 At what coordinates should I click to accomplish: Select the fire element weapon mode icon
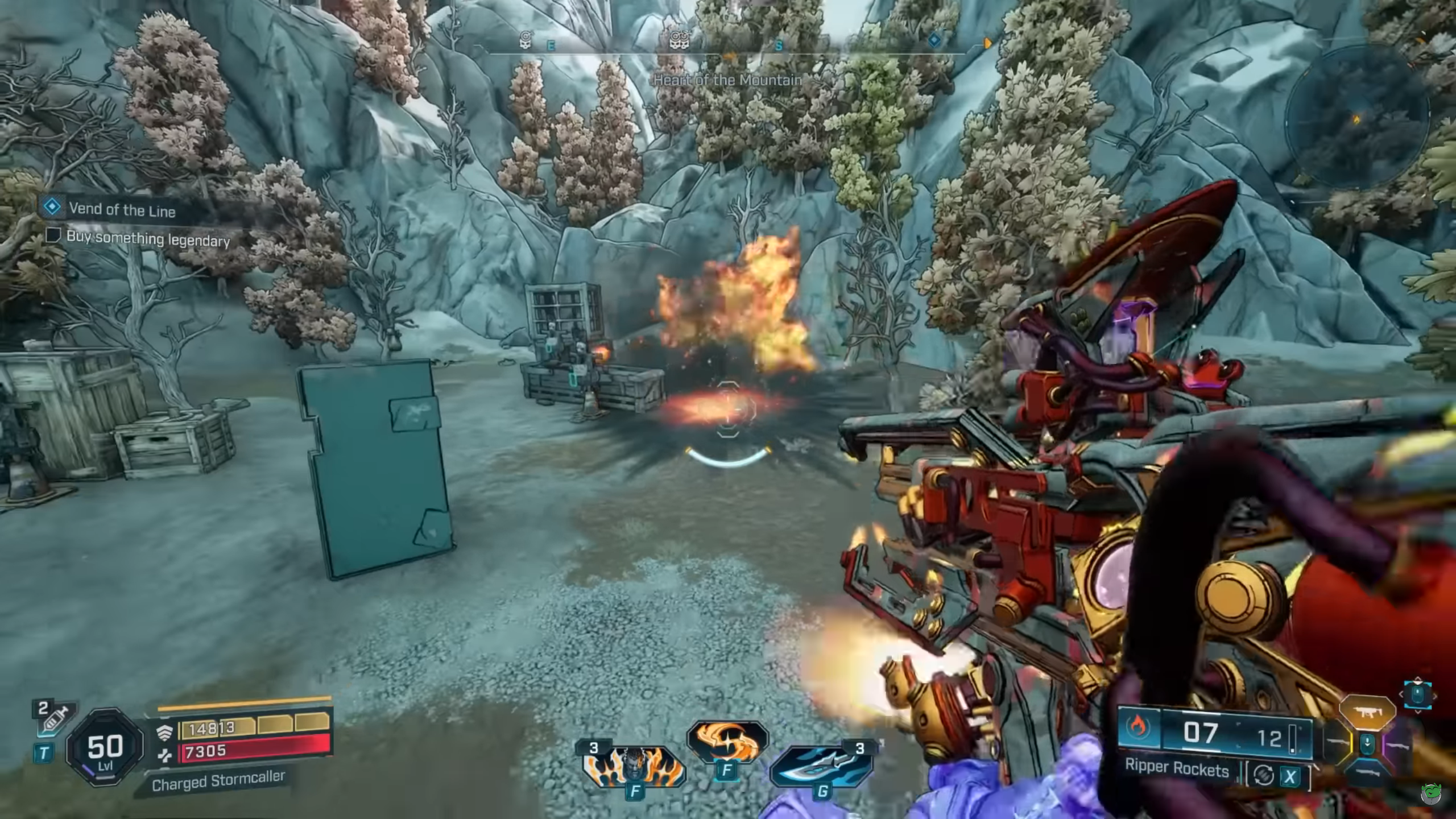click(1139, 729)
